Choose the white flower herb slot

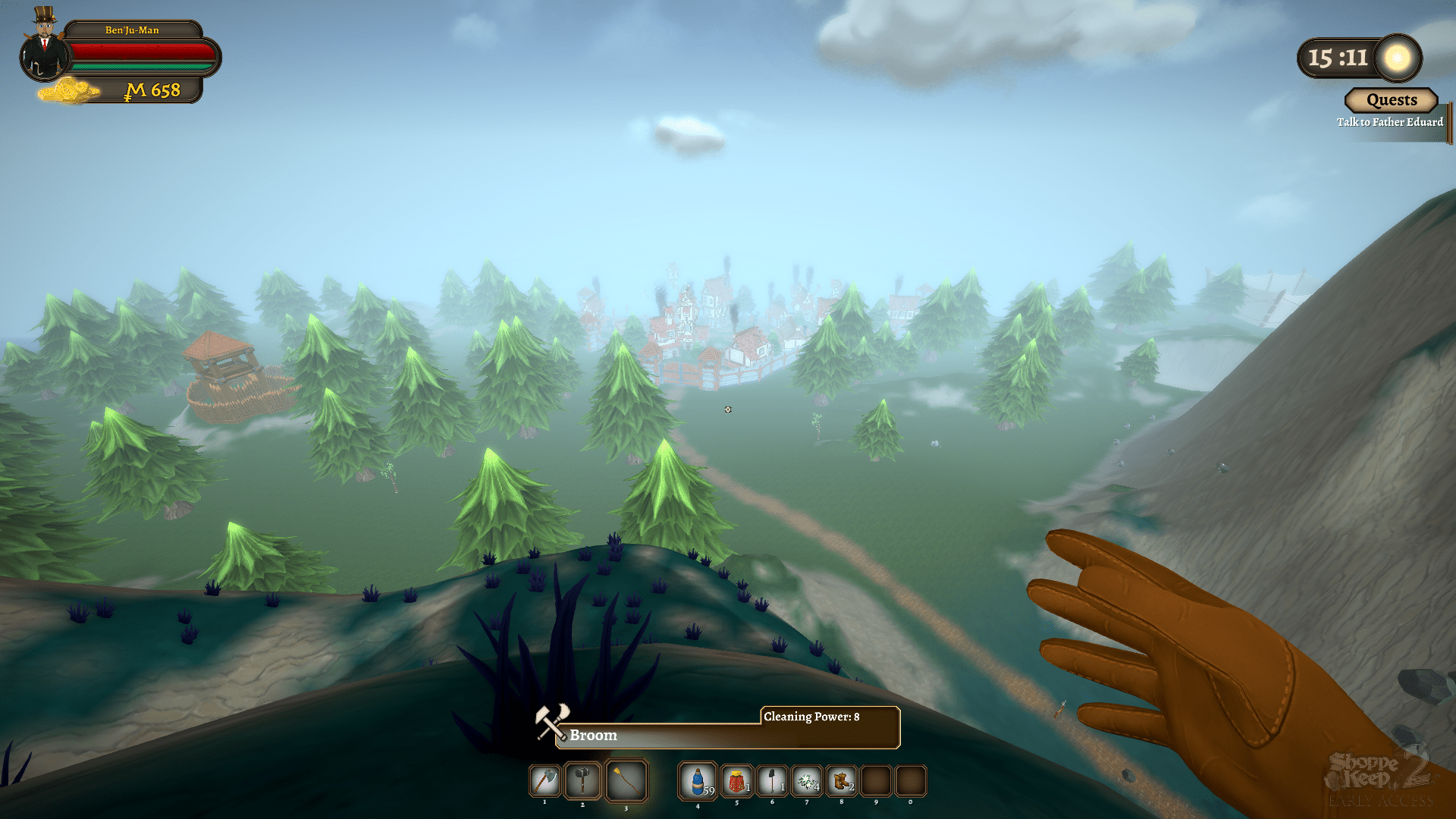pyautogui.click(x=807, y=781)
